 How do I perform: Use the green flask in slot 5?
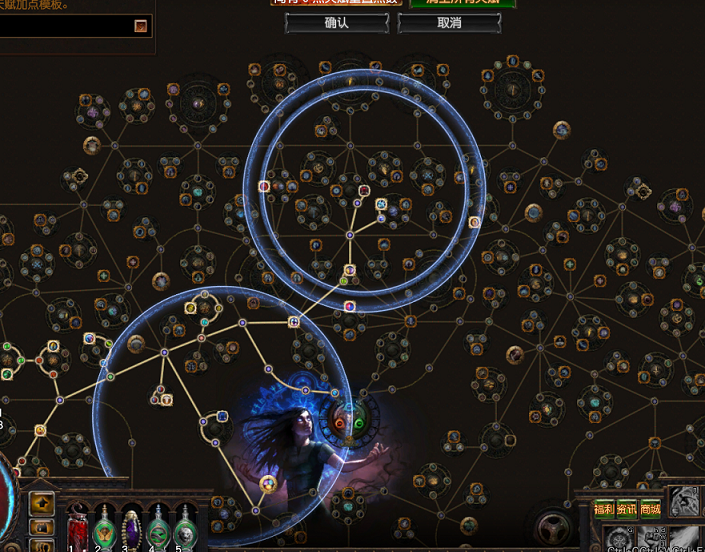(186, 526)
